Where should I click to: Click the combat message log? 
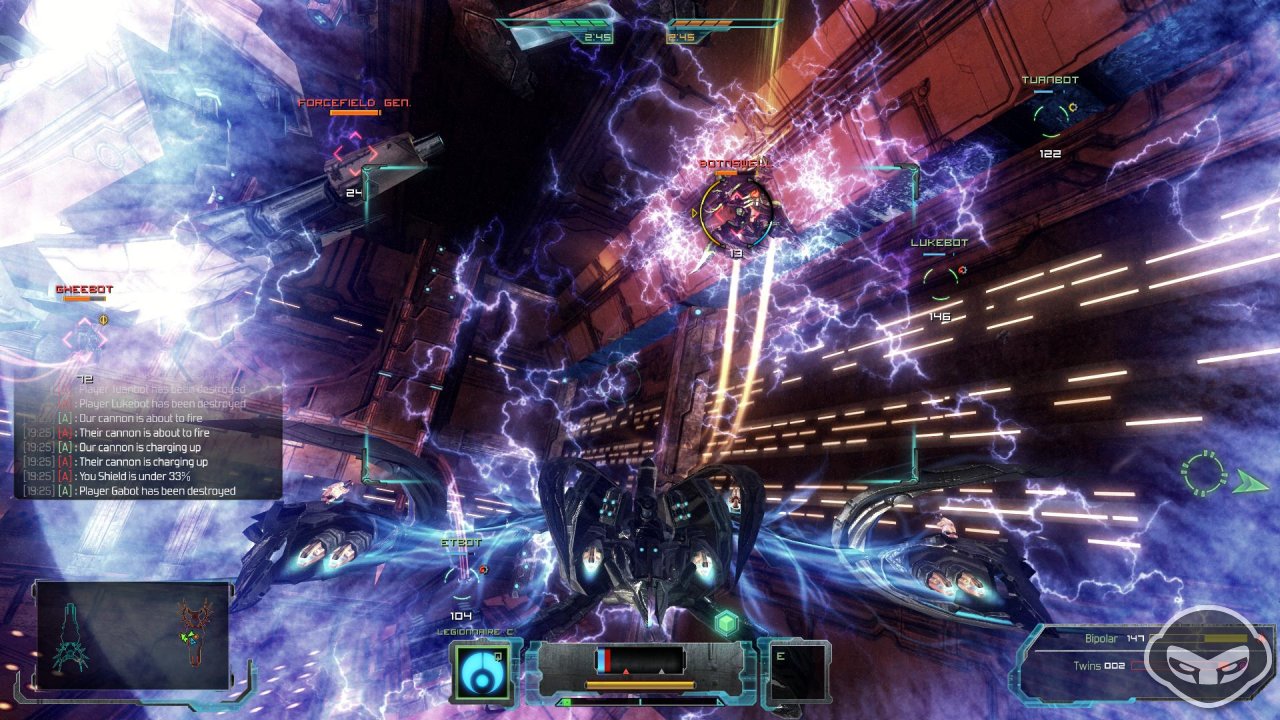click(148, 440)
